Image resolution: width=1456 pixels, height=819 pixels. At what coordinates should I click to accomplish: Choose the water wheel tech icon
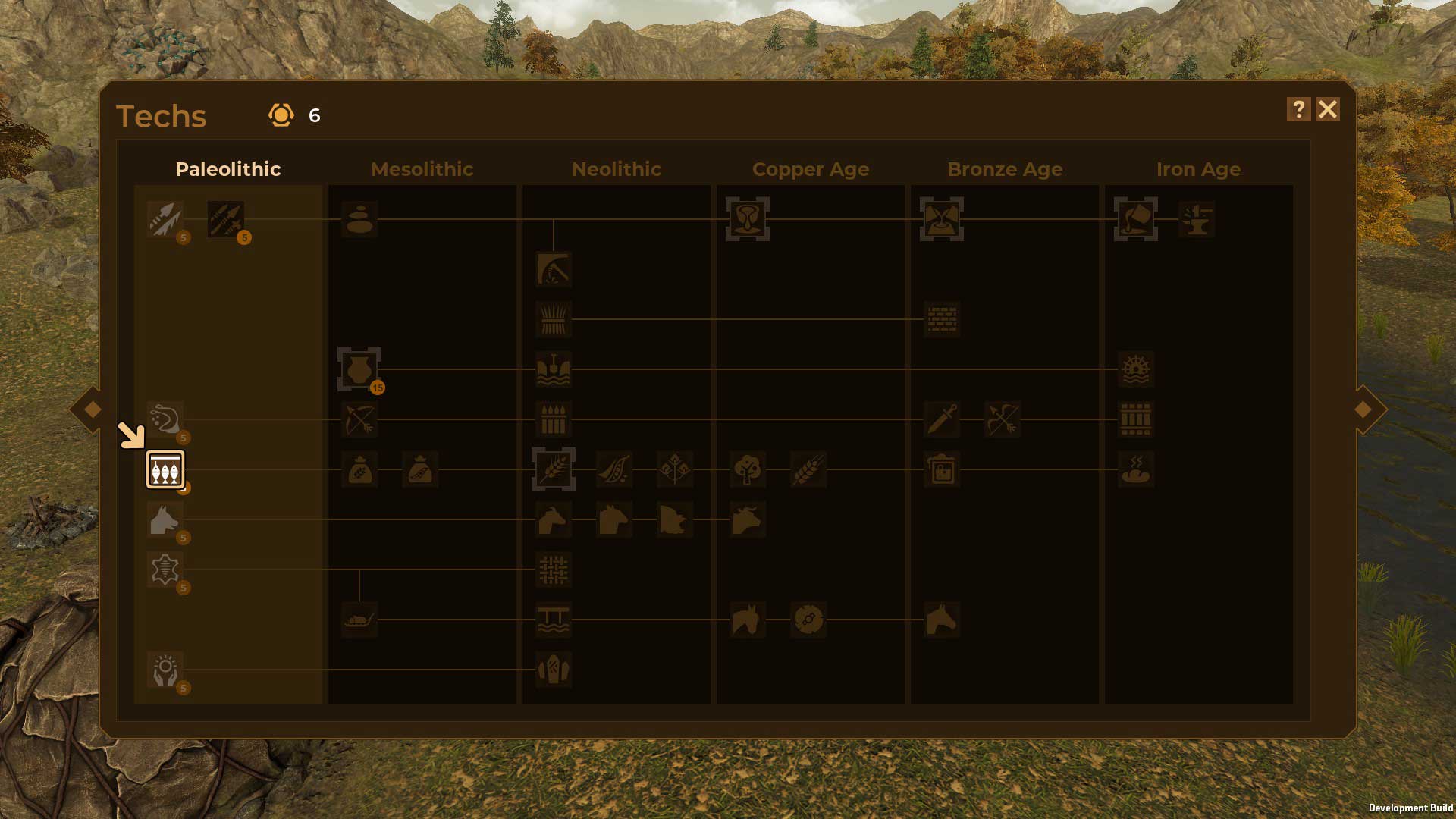[x=1135, y=369]
